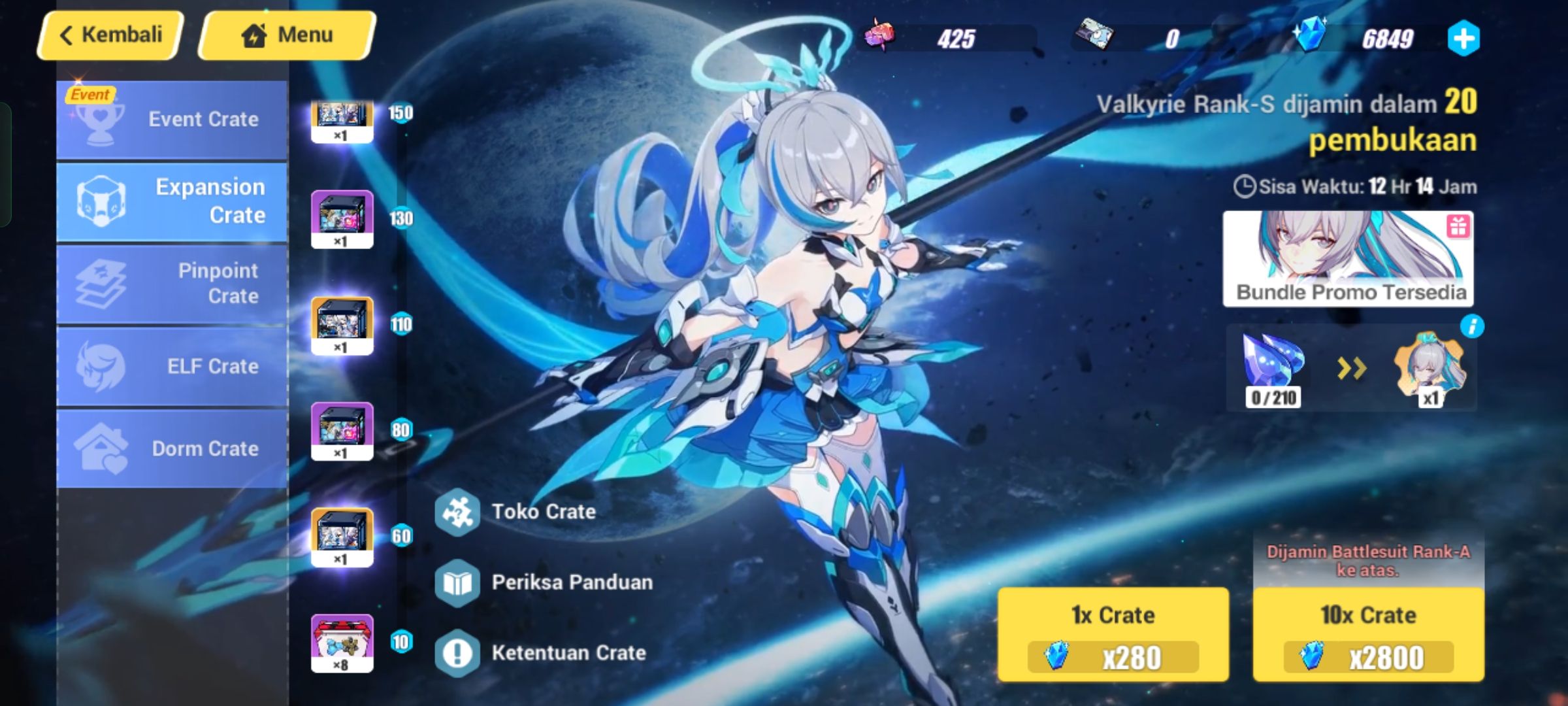Open the Menu button
1568x706 pixels.
(285, 34)
